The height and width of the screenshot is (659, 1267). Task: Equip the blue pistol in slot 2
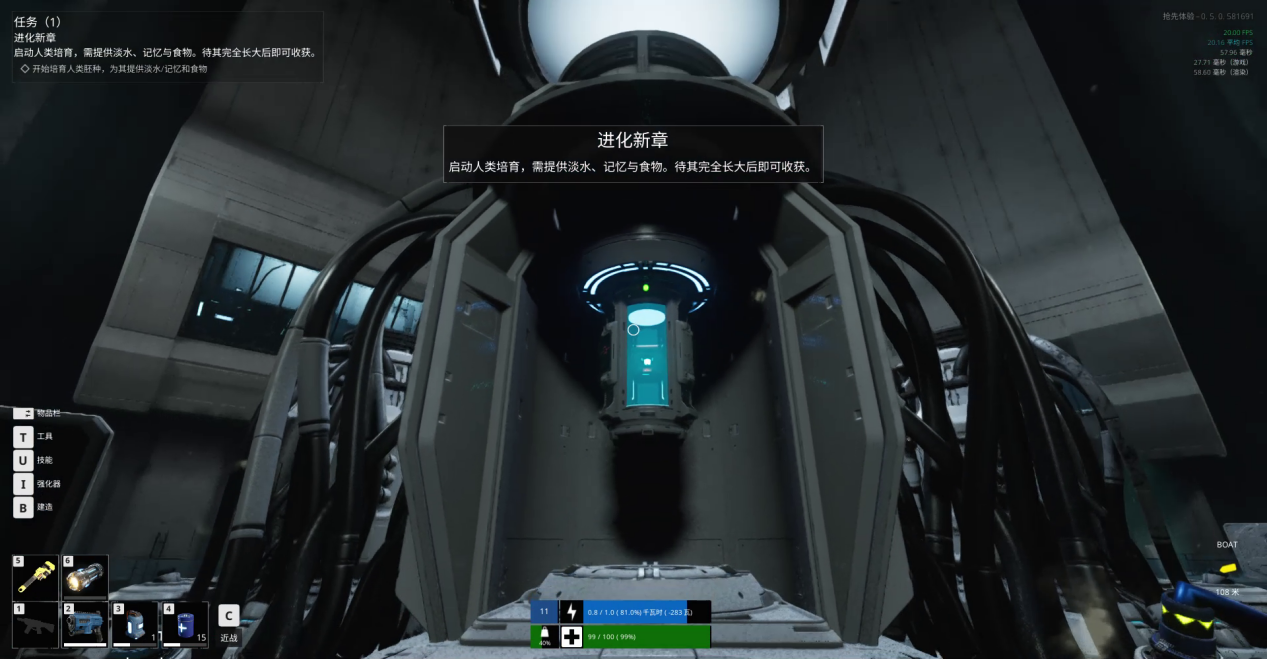click(85, 624)
